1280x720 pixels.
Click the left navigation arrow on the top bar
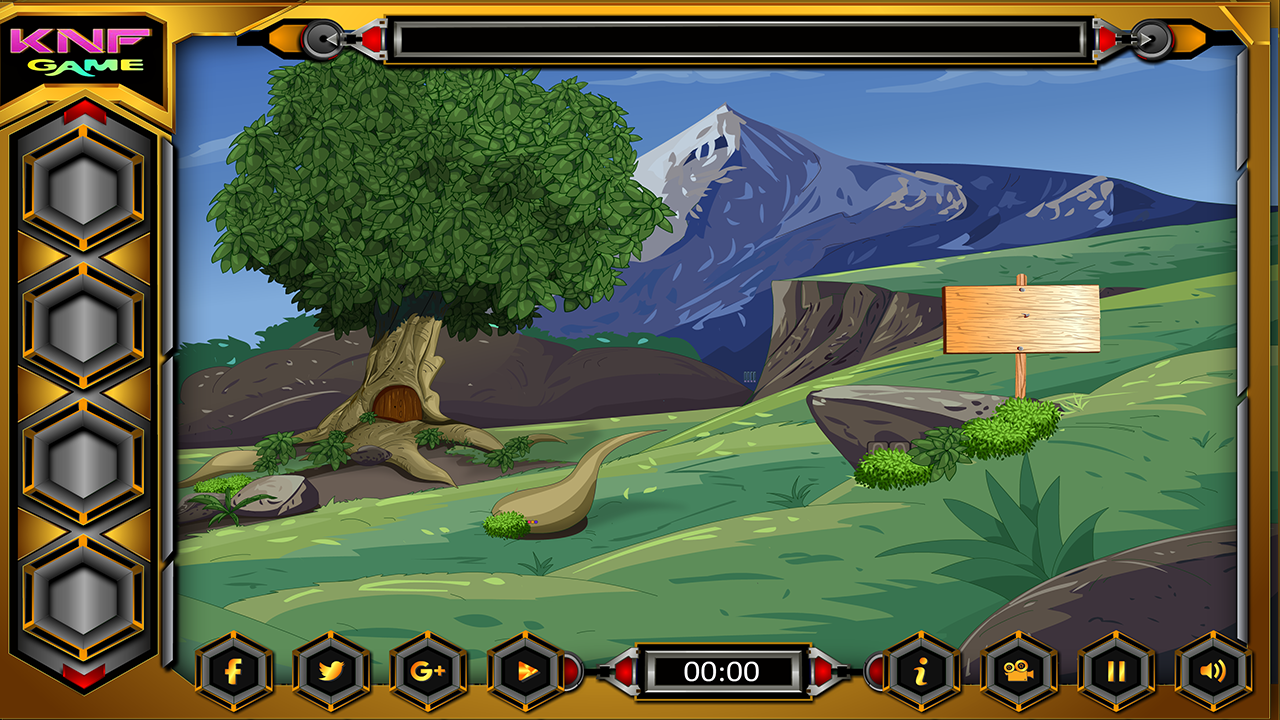[323, 40]
